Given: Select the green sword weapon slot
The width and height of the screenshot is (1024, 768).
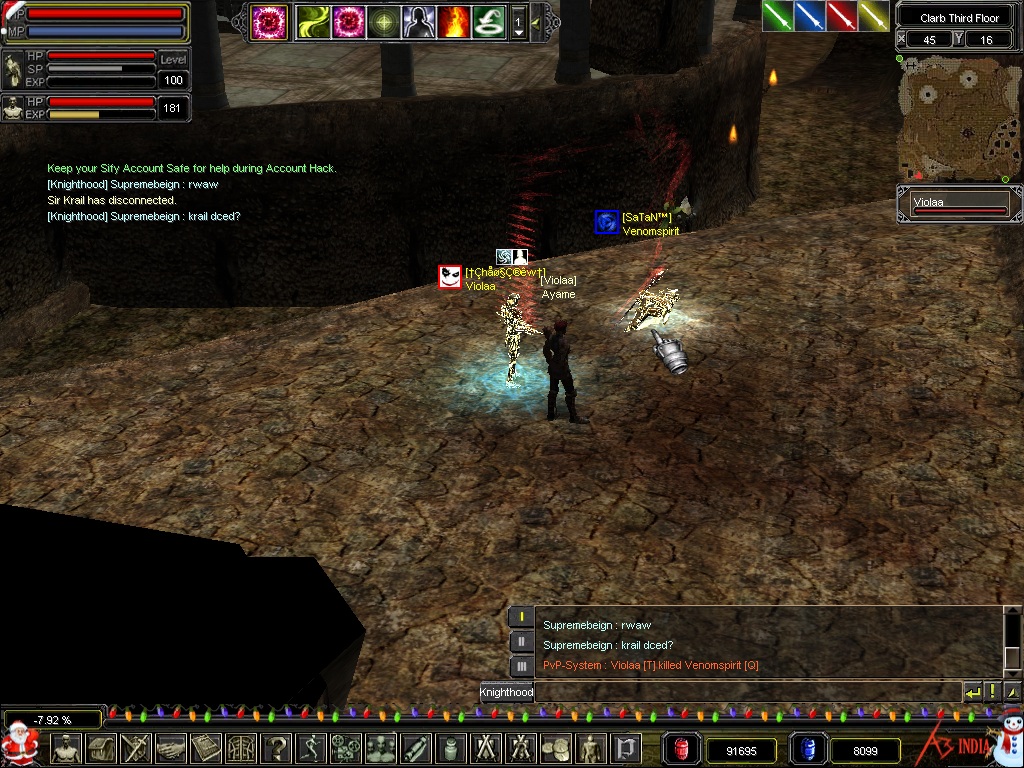Looking at the screenshot, I should coord(777,16).
